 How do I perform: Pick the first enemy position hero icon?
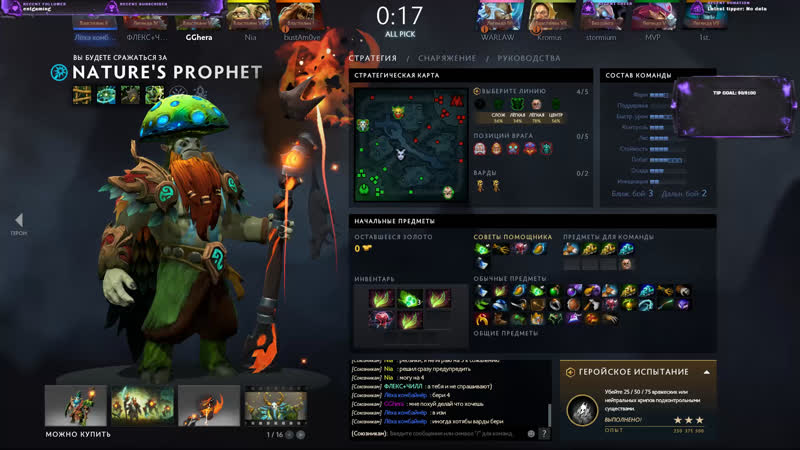pos(480,149)
